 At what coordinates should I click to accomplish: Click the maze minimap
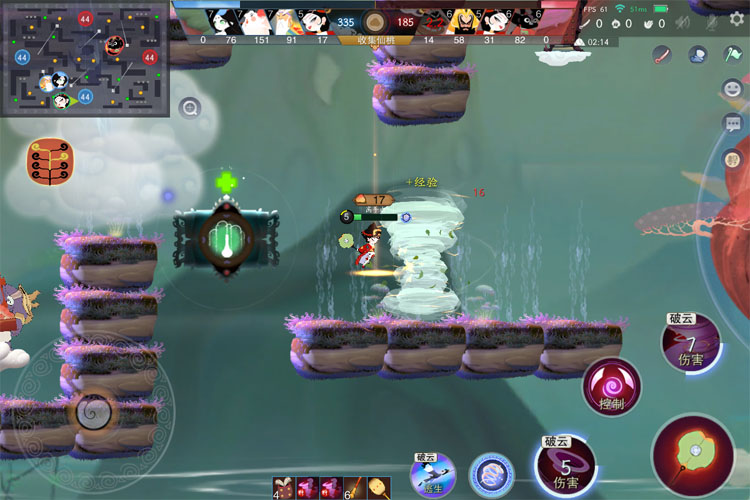85,59
